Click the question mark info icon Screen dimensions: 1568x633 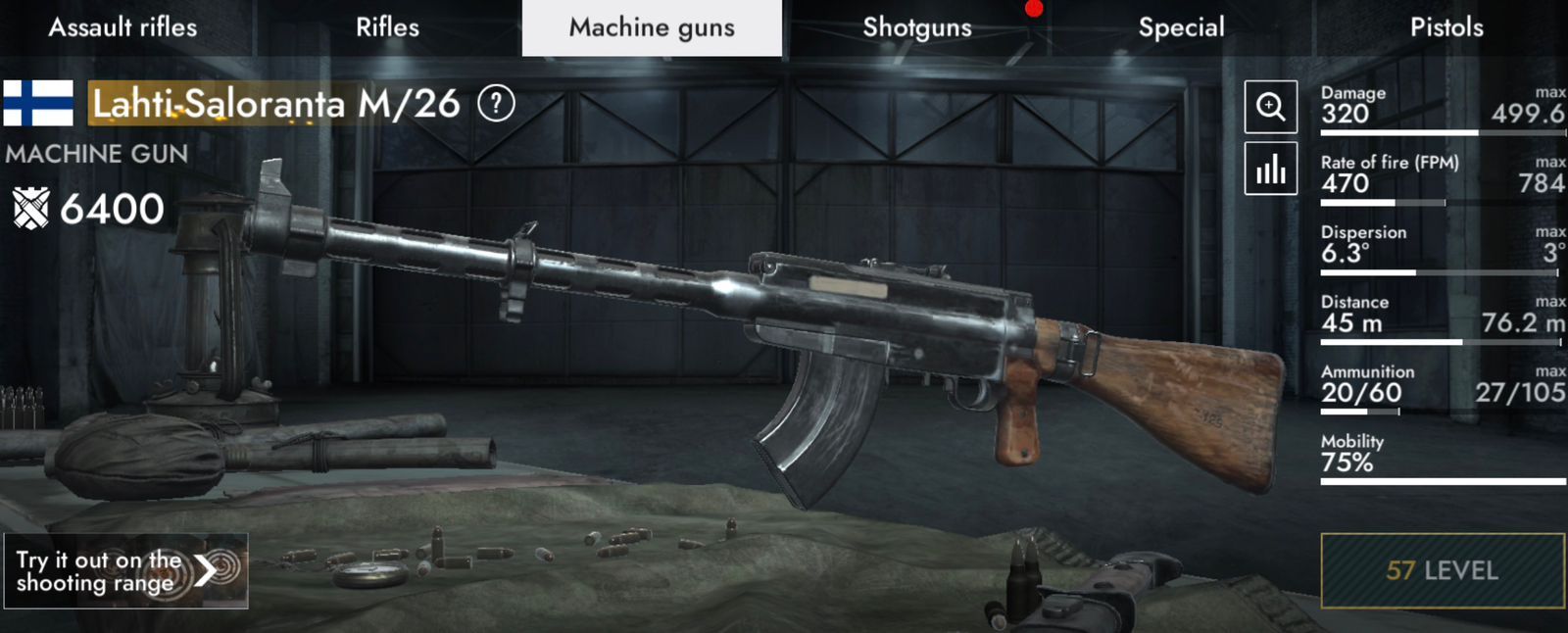(x=496, y=103)
